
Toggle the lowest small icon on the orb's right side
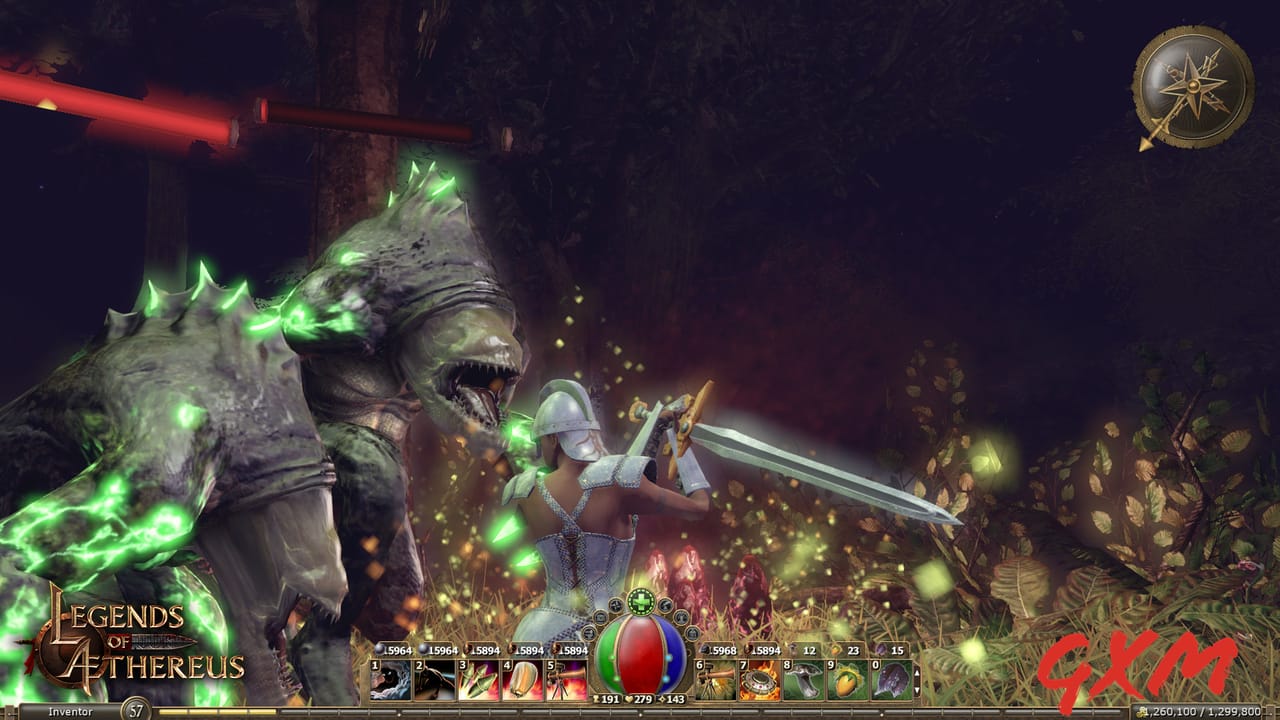point(693,634)
